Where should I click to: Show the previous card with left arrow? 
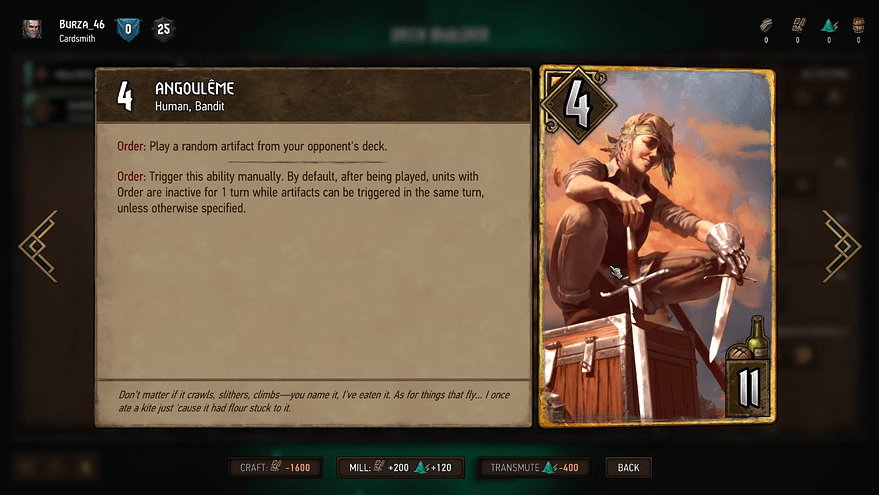tap(38, 246)
